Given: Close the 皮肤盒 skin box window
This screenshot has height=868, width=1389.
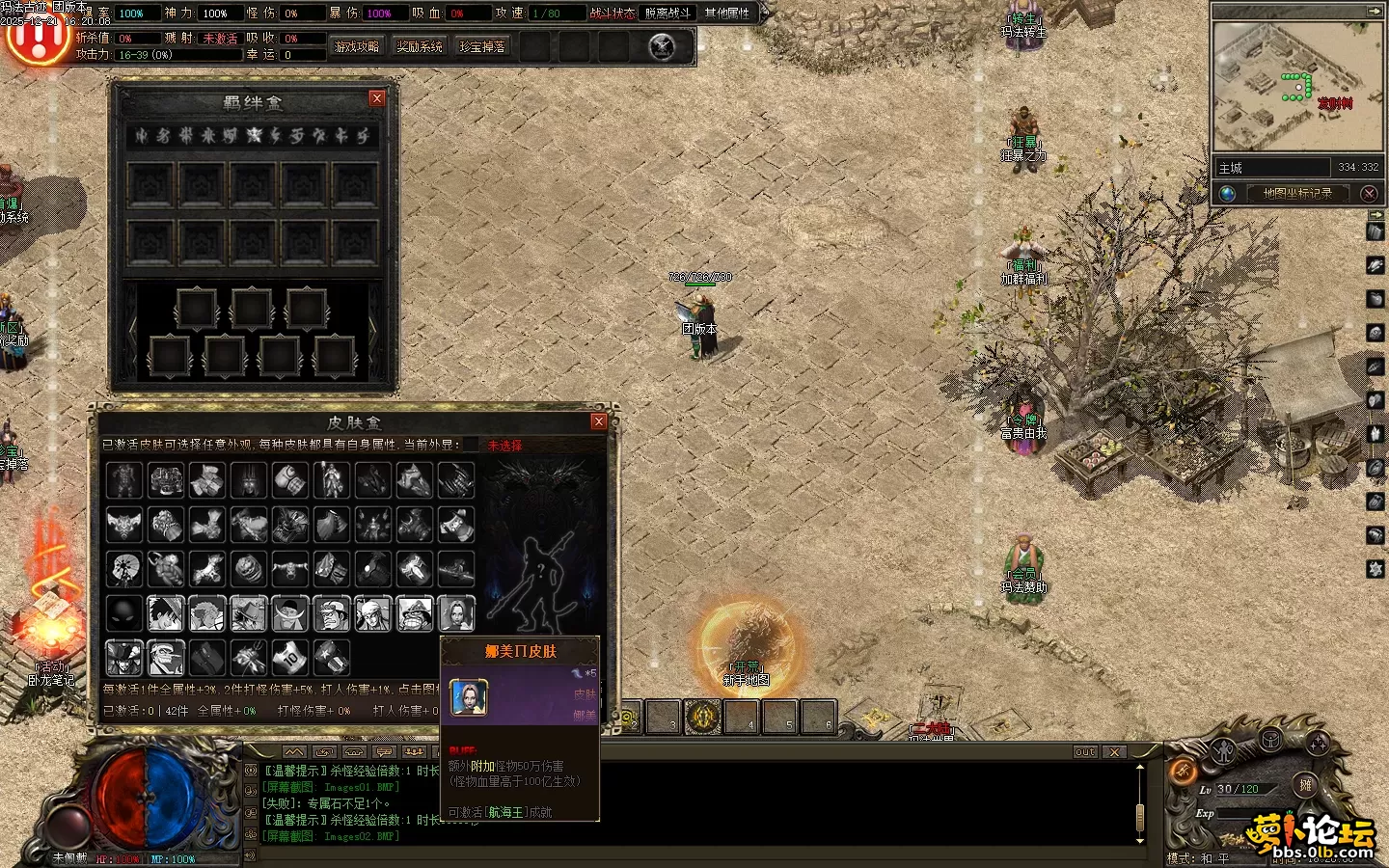Looking at the screenshot, I should pos(598,421).
